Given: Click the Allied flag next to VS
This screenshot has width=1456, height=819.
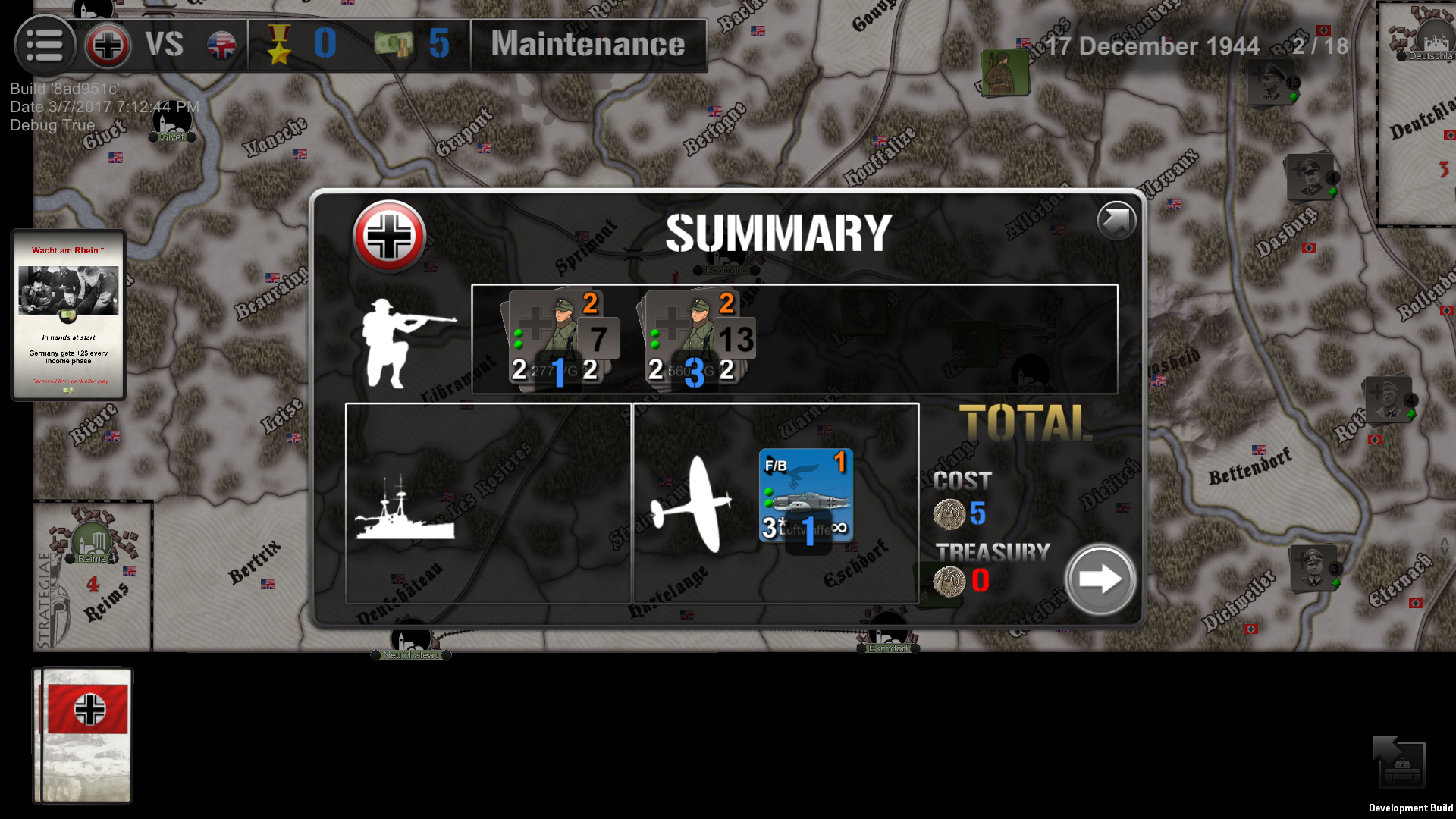Looking at the screenshot, I should 221,45.
